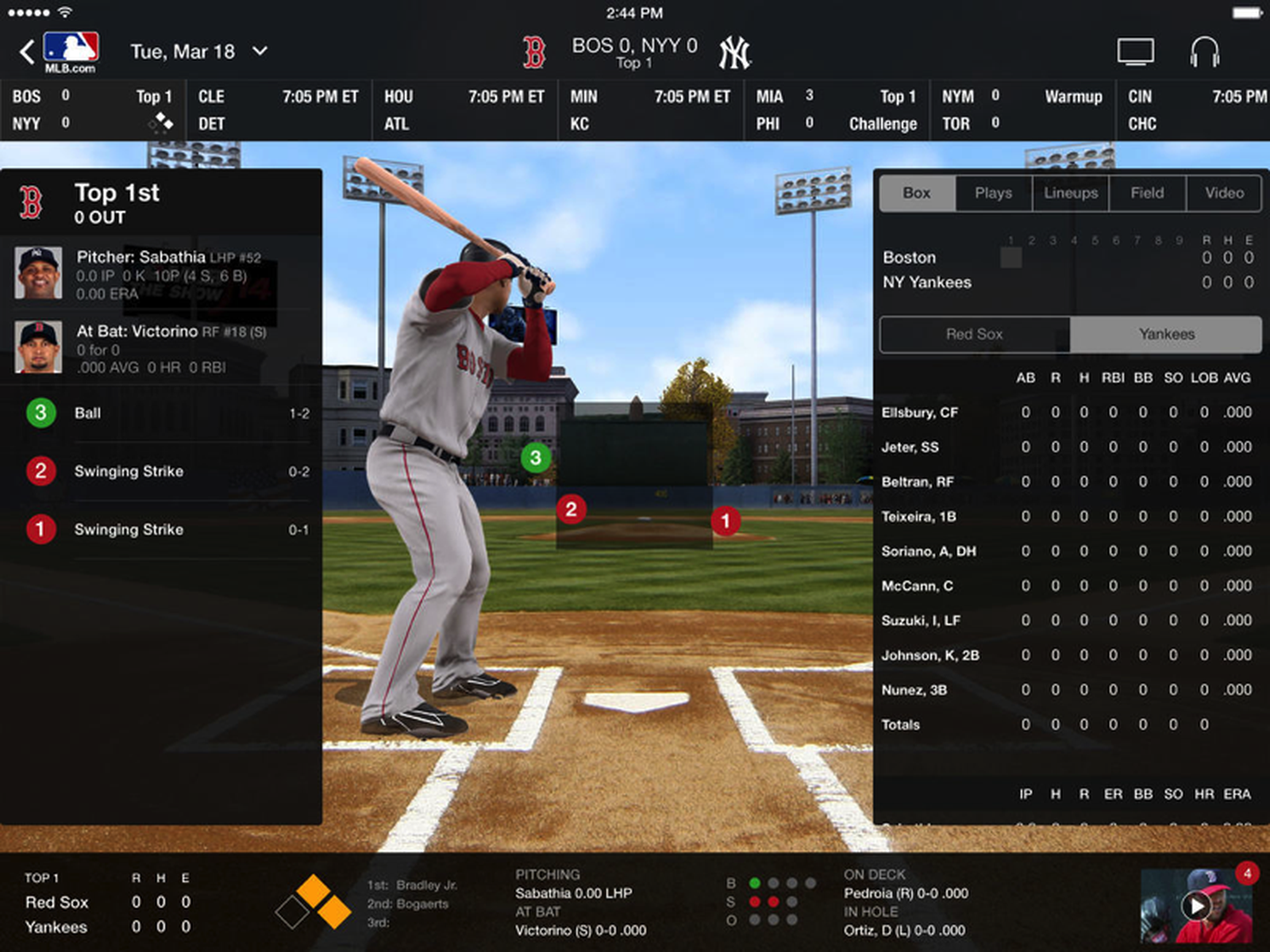The height and width of the screenshot is (952, 1270).
Task: Open the Lineups tab
Action: point(1069,193)
